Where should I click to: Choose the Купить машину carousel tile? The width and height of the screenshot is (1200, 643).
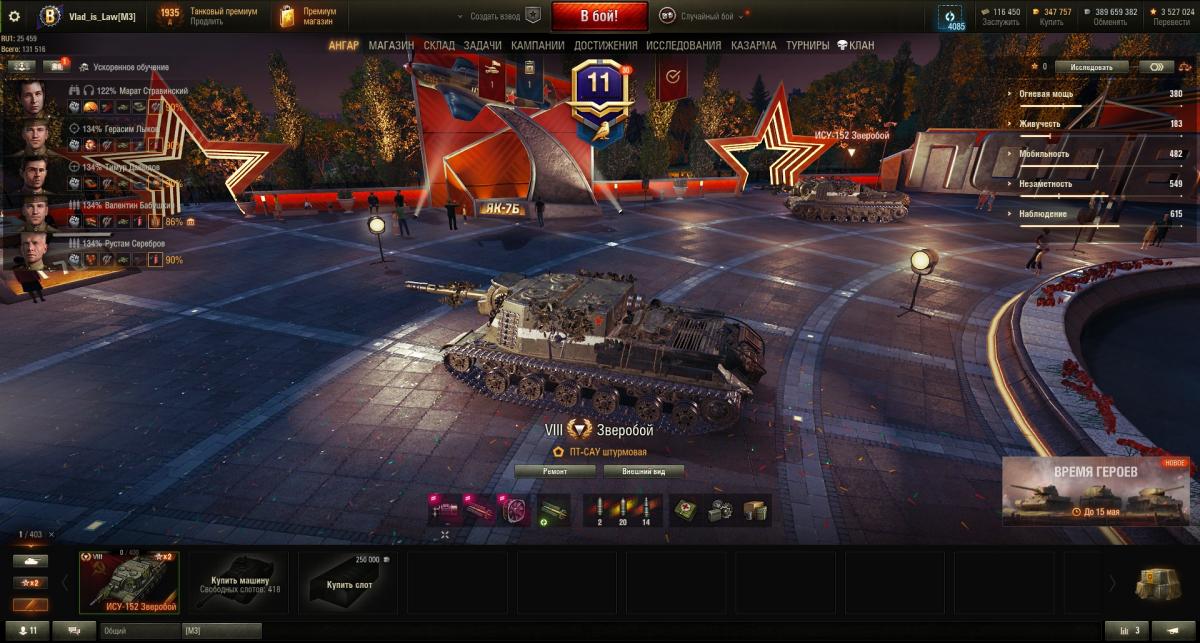[238, 581]
